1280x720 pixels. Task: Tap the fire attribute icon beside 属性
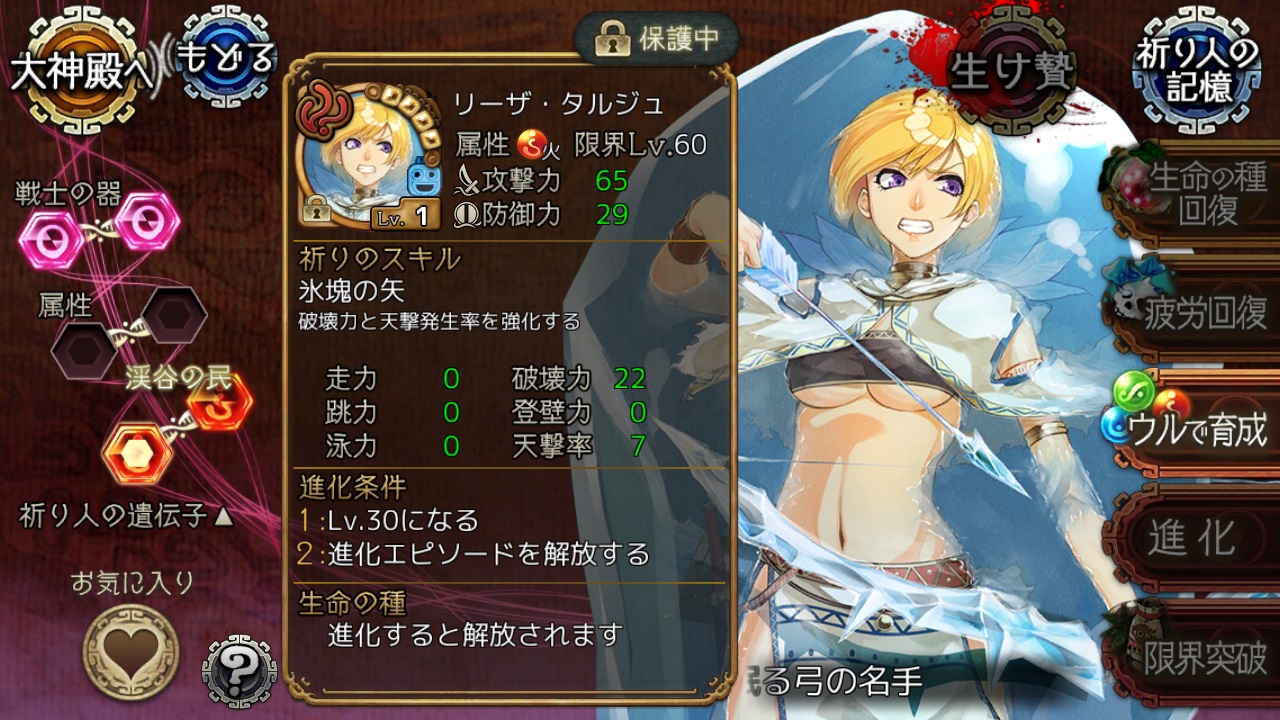pos(530,146)
